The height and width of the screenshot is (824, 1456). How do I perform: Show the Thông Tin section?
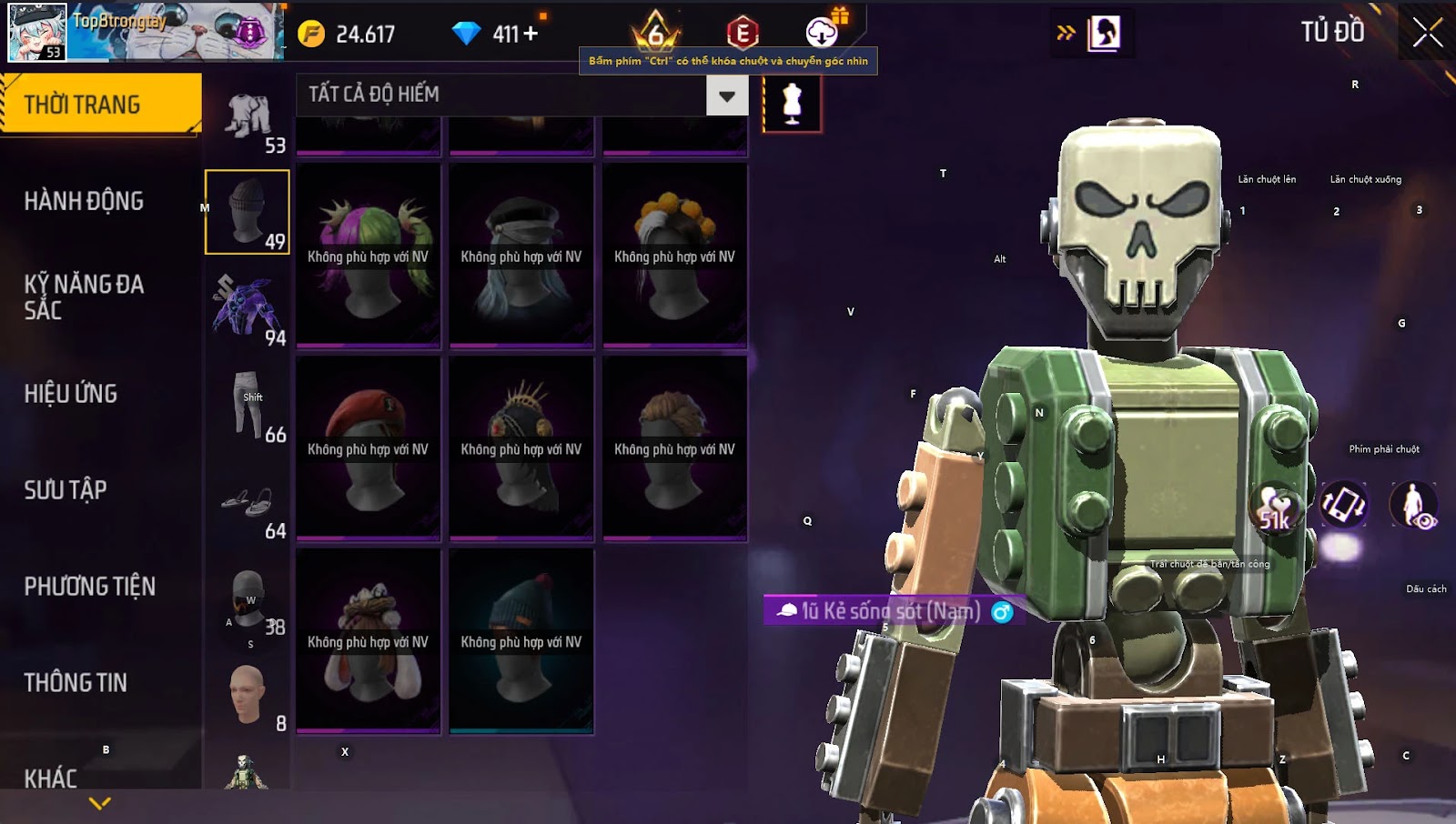76,683
